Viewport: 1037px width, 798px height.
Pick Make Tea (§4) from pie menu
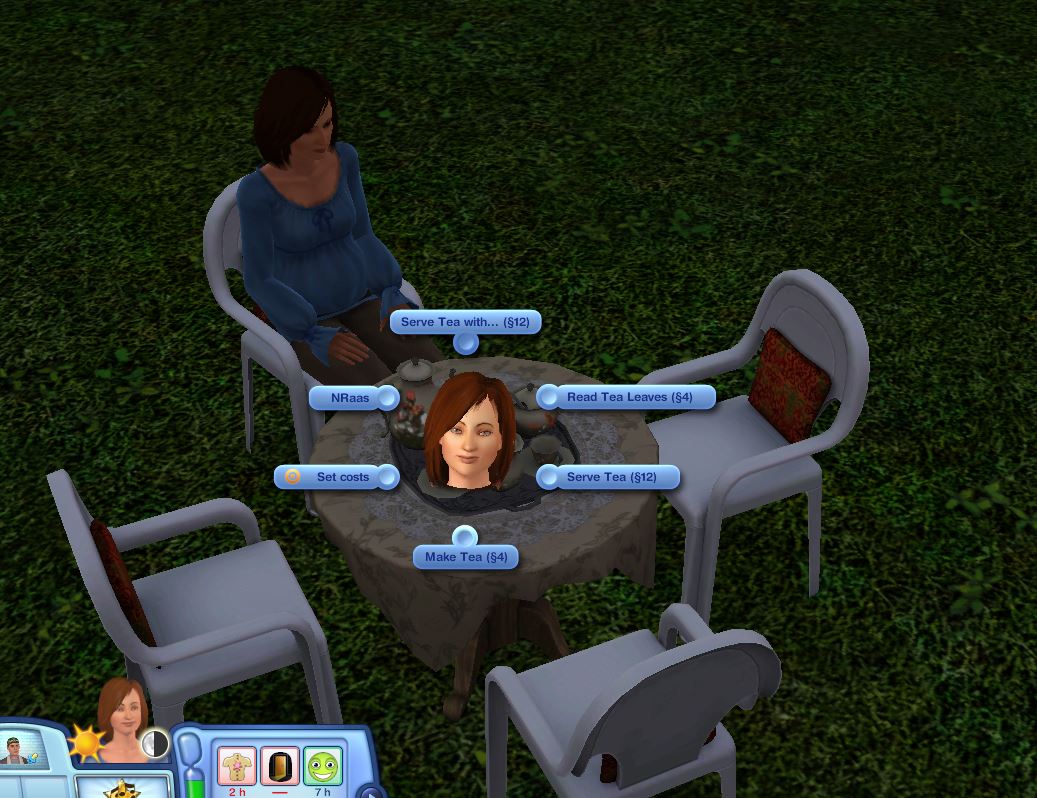466,557
